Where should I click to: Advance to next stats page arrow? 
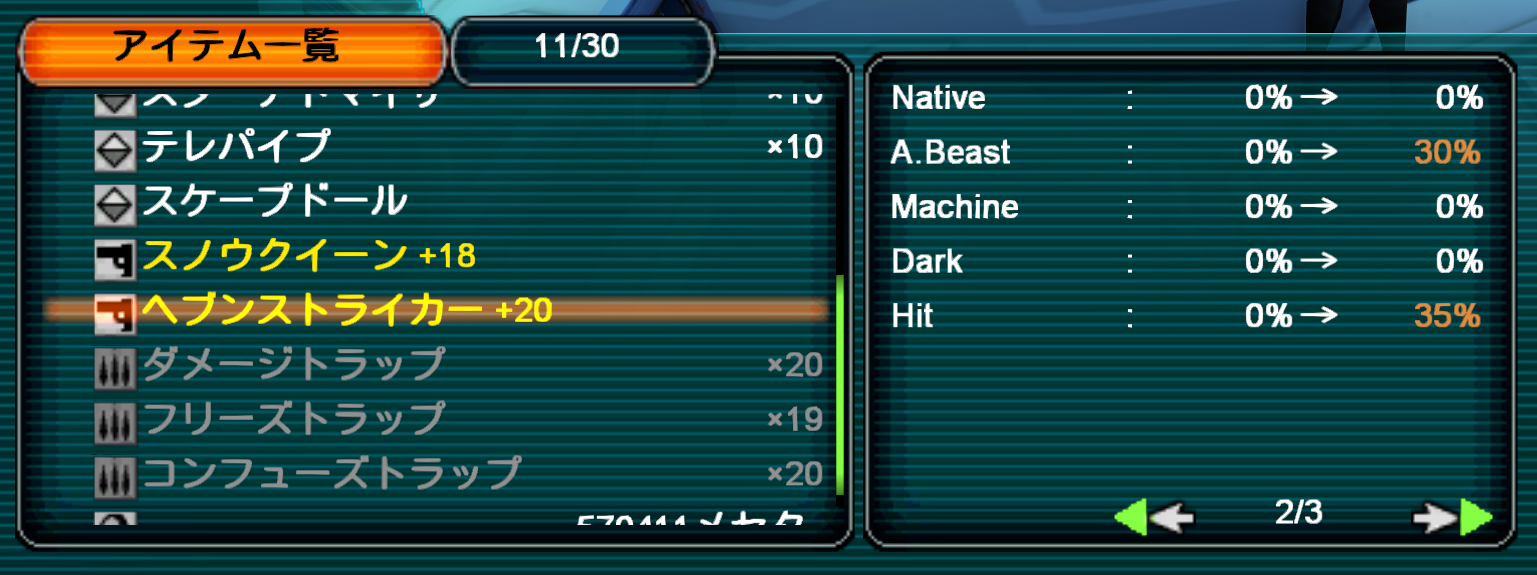[x=1452, y=517]
